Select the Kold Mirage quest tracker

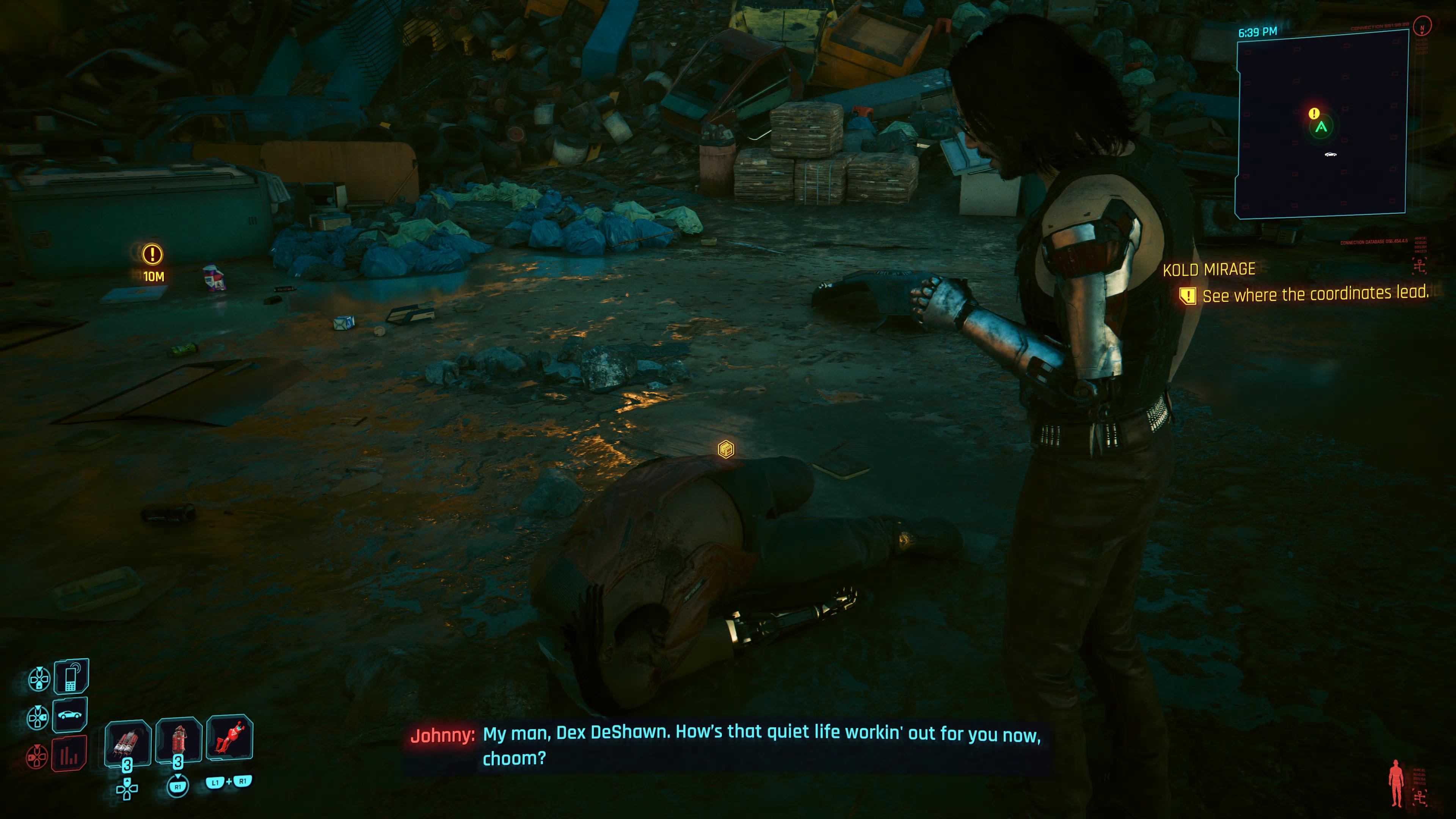(1209, 270)
